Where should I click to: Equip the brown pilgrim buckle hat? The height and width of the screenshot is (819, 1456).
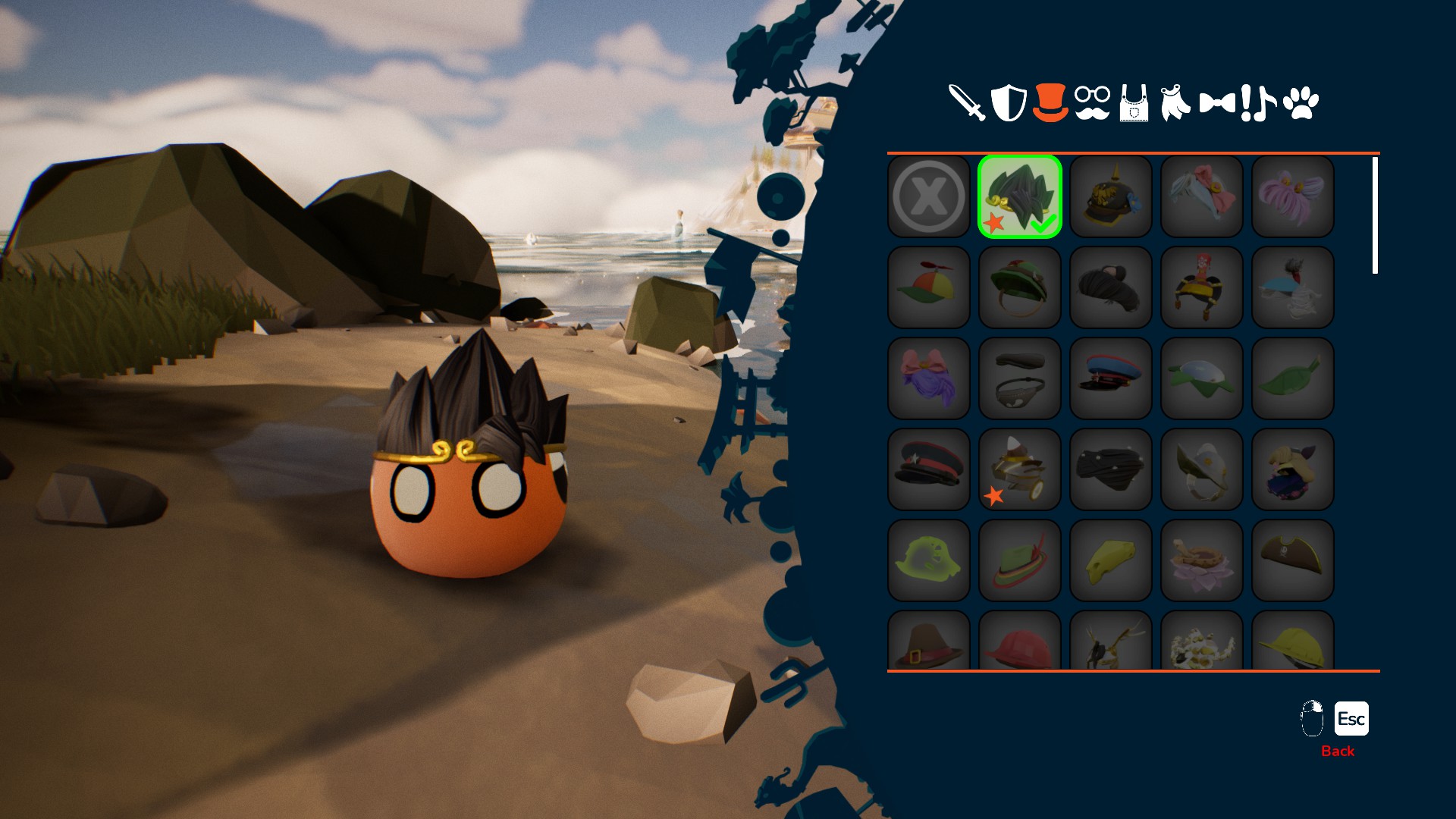pos(928,643)
